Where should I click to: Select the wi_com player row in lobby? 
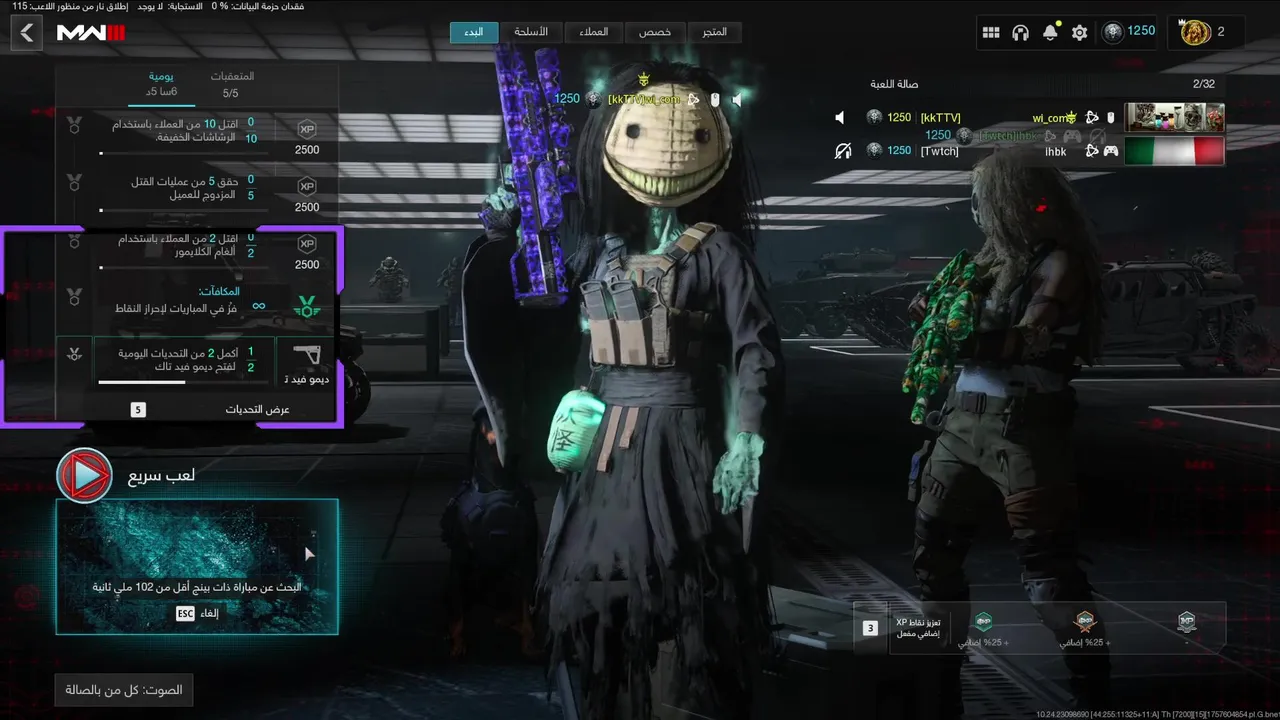[1030, 118]
